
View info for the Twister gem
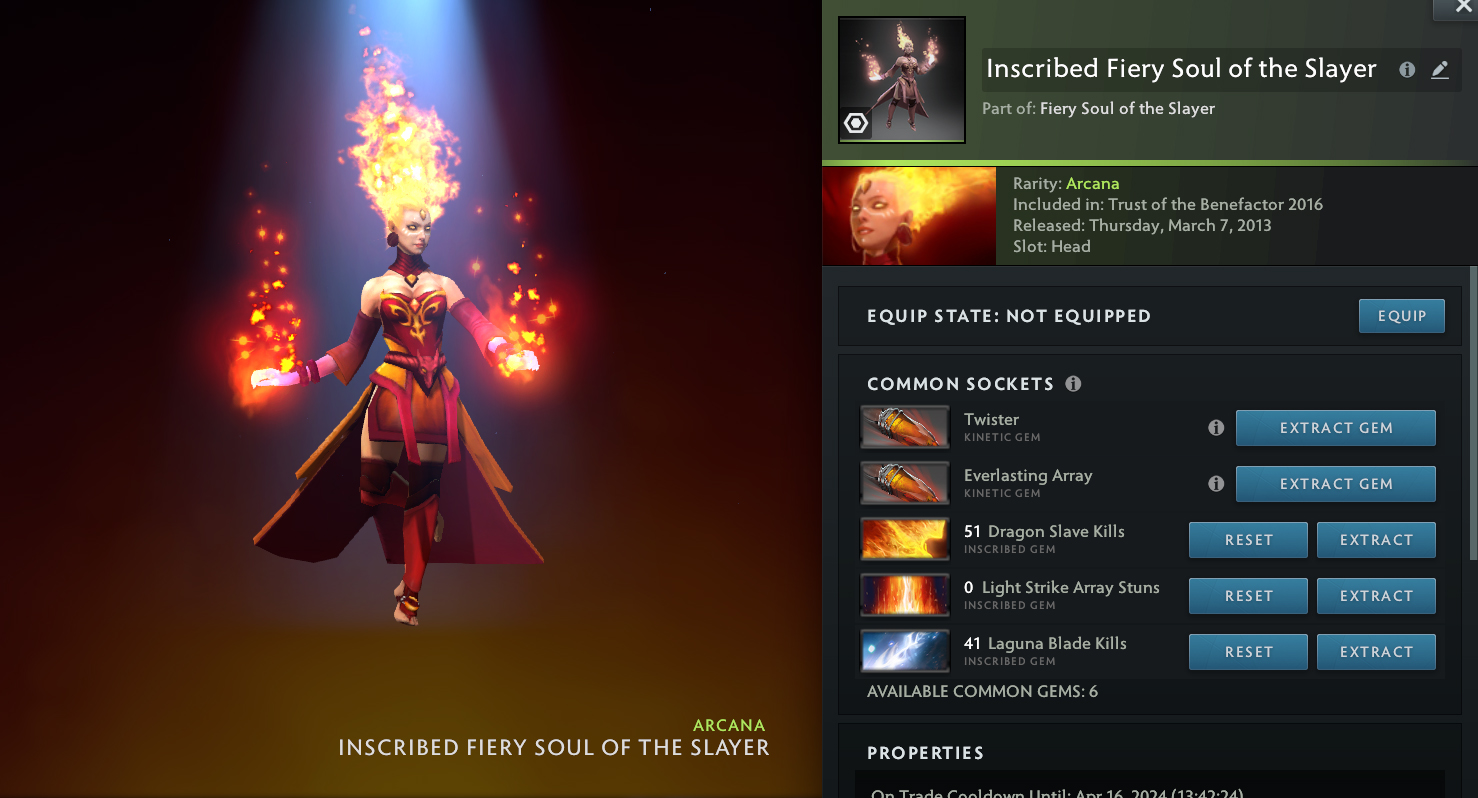point(1216,428)
